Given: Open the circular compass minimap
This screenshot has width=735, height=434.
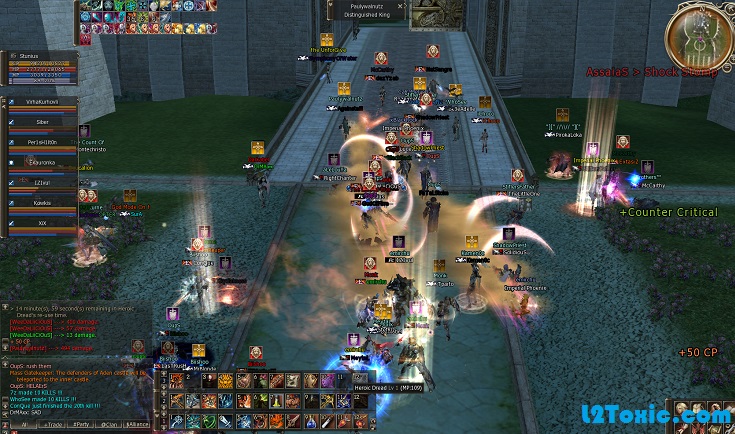Looking at the screenshot, I should point(698,36).
